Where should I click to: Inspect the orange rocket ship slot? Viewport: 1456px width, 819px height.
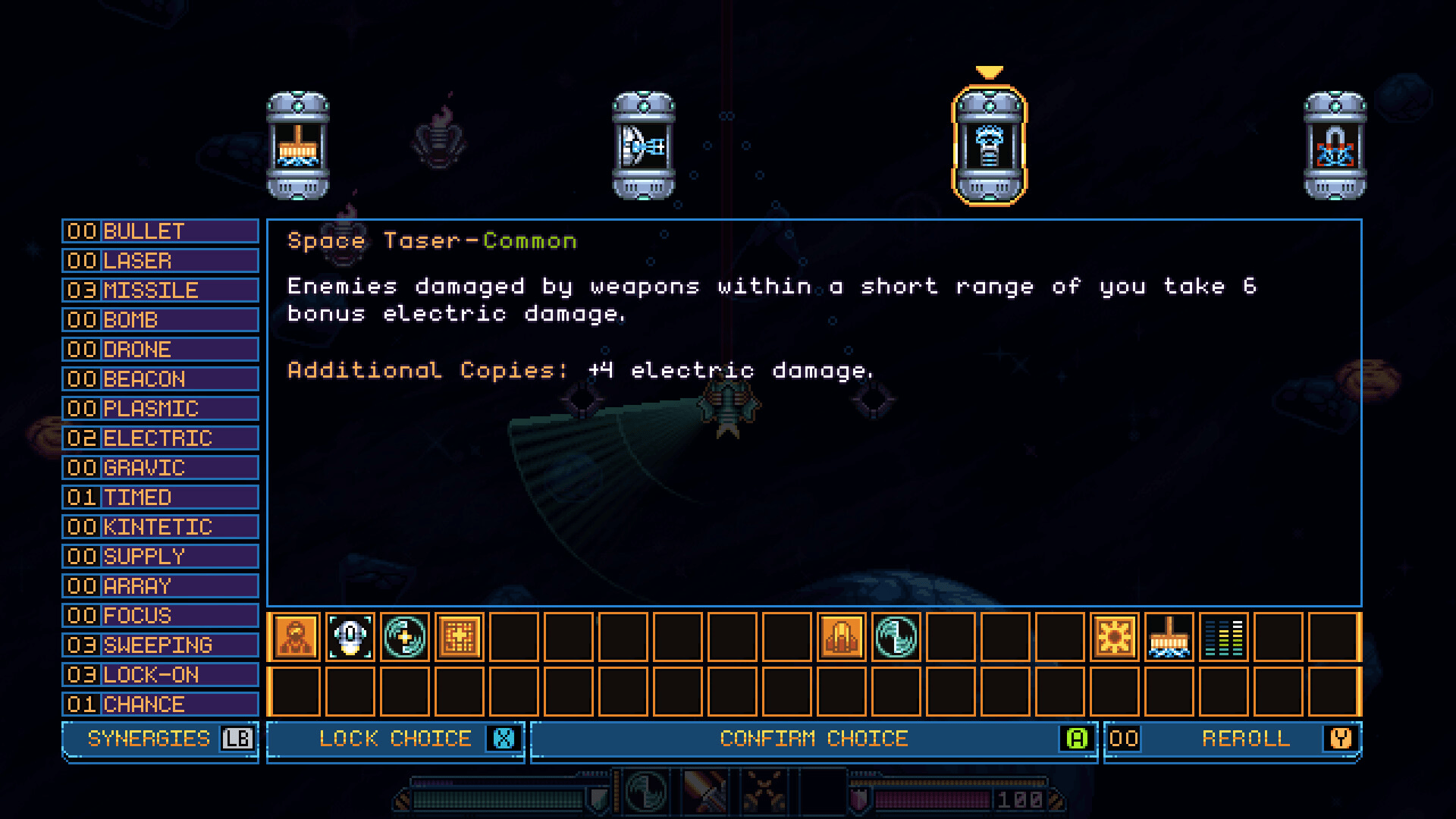[x=842, y=637]
